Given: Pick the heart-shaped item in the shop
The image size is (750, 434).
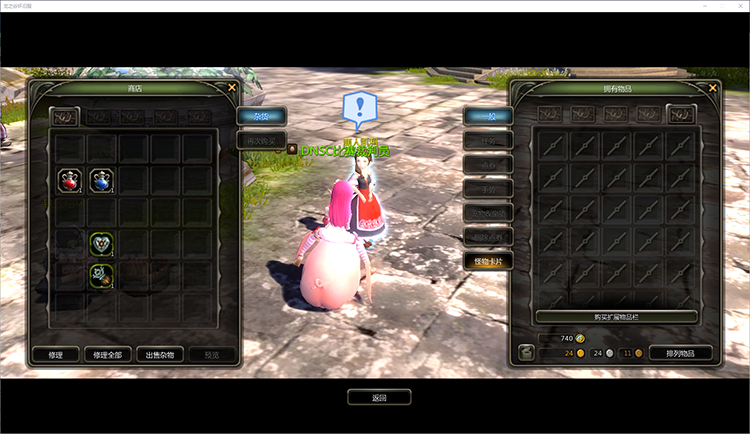Looking at the screenshot, I should click(x=101, y=243).
